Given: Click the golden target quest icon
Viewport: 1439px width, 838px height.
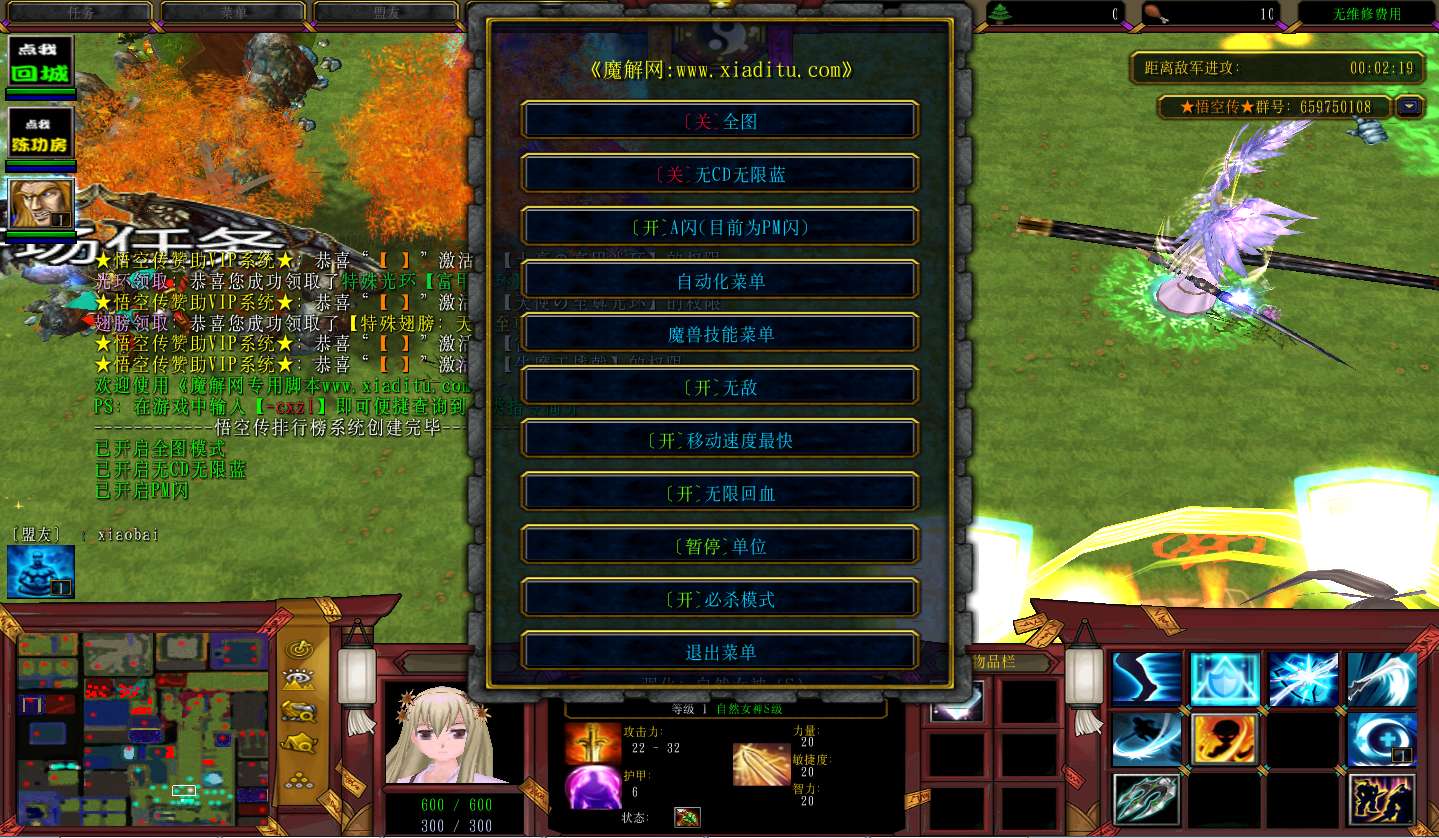Looking at the screenshot, I should (299, 649).
